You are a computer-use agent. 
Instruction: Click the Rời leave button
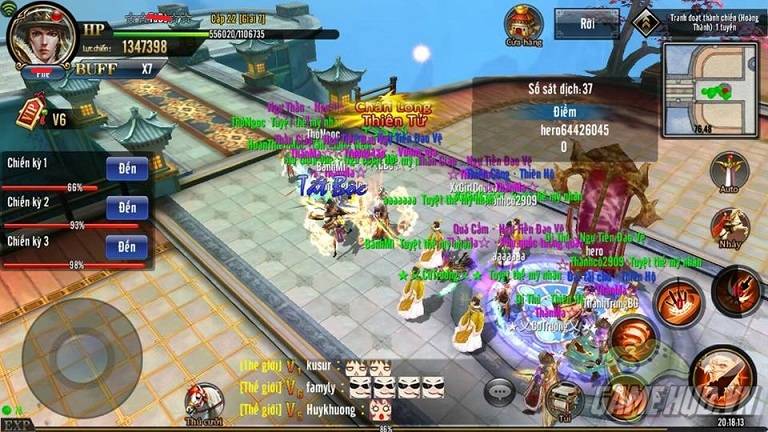click(x=586, y=23)
